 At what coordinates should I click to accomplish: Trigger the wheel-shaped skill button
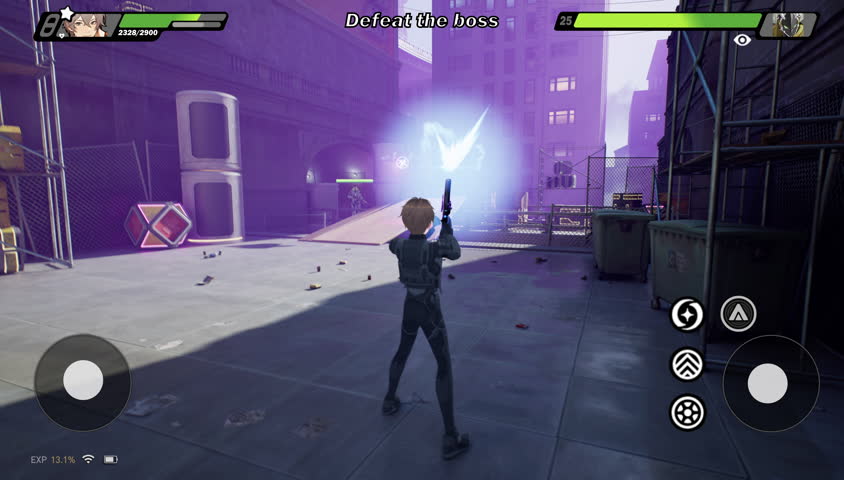[687, 412]
